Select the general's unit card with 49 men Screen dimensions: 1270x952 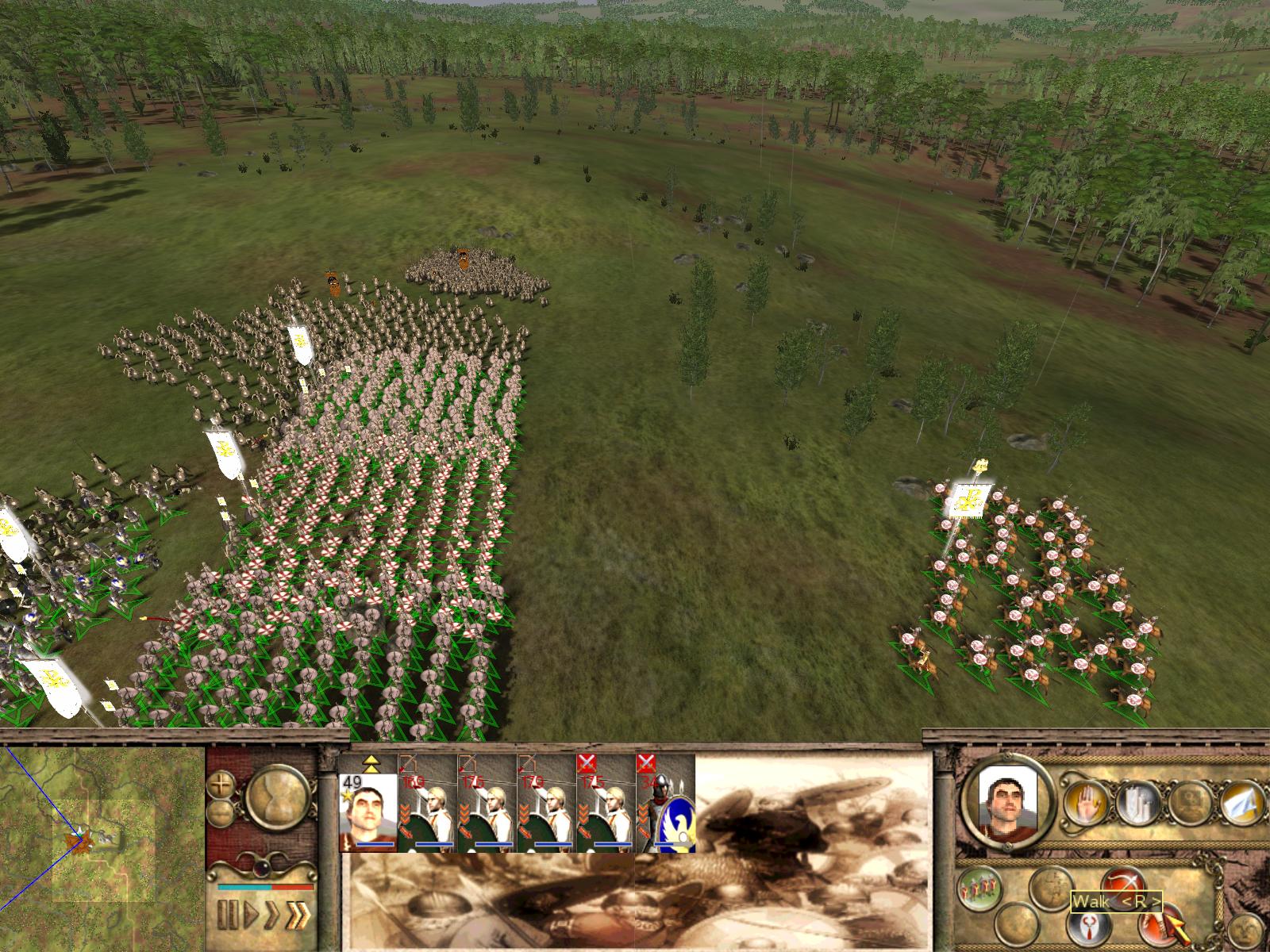point(368,803)
